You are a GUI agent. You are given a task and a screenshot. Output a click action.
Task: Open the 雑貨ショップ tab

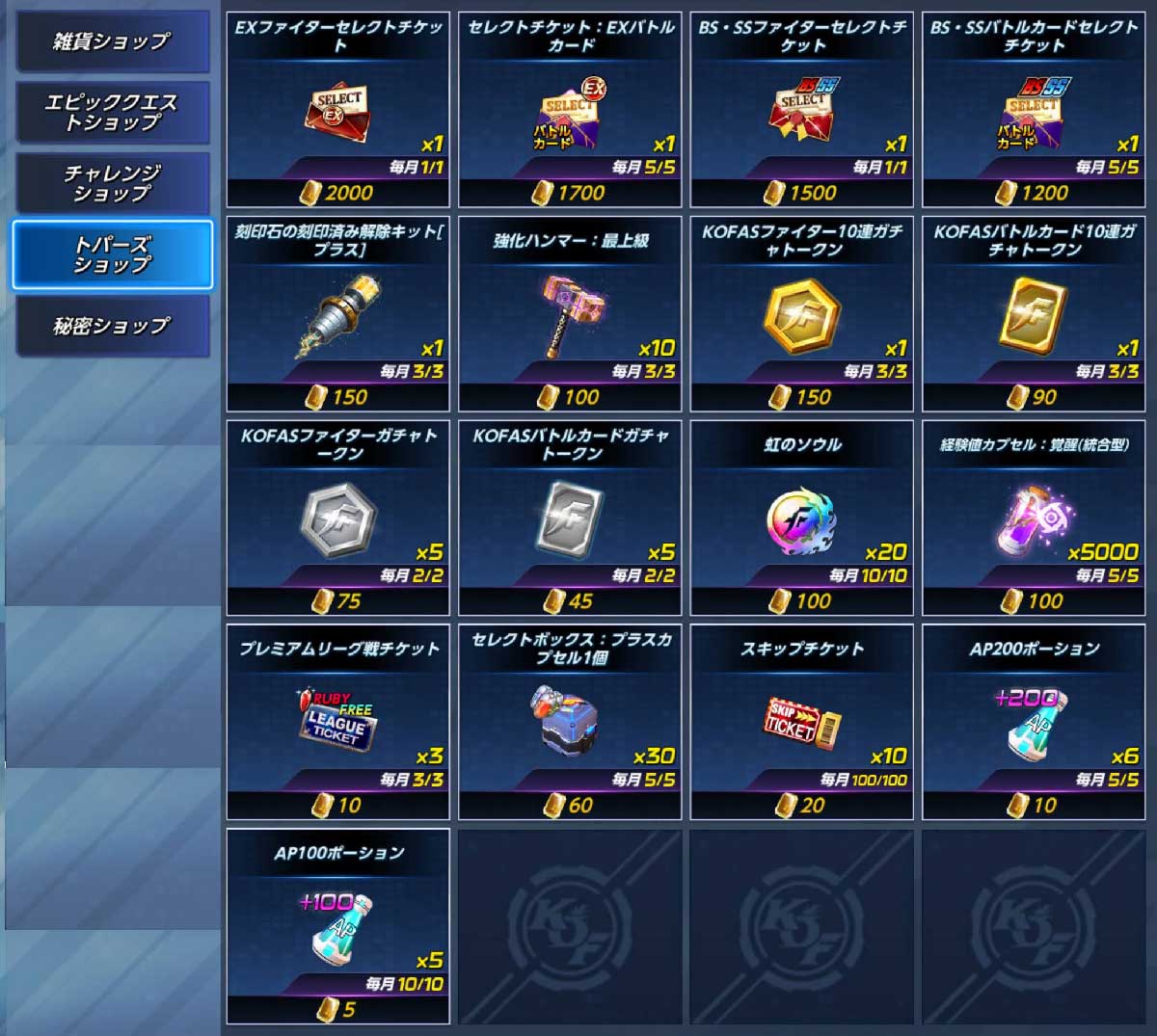(111, 41)
